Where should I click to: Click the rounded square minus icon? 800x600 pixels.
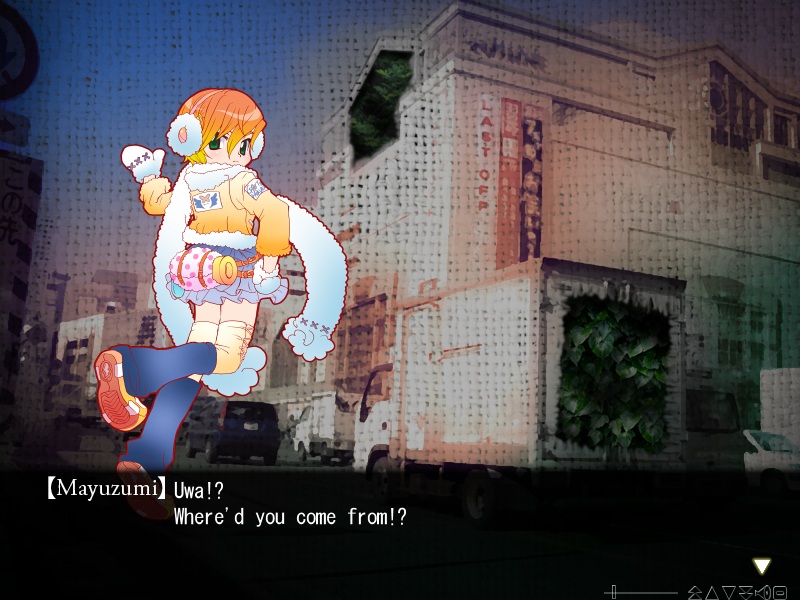pos(780,592)
